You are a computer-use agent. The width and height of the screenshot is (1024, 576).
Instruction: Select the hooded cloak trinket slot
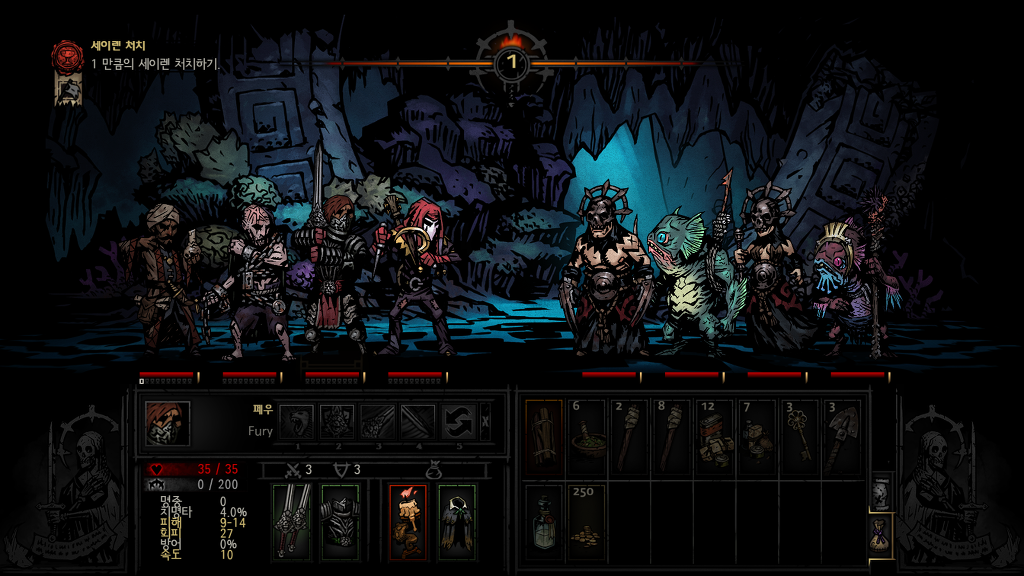tap(456, 521)
